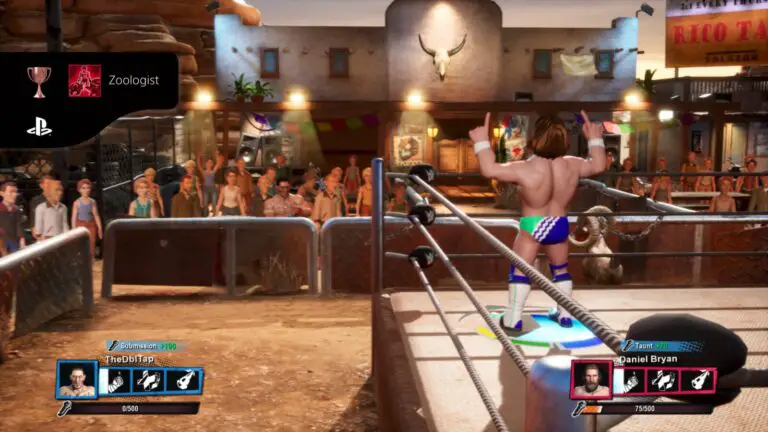Activate TheDblTap's raised fist power-up
The height and width of the screenshot is (432, 768).
tap(116, 381)
